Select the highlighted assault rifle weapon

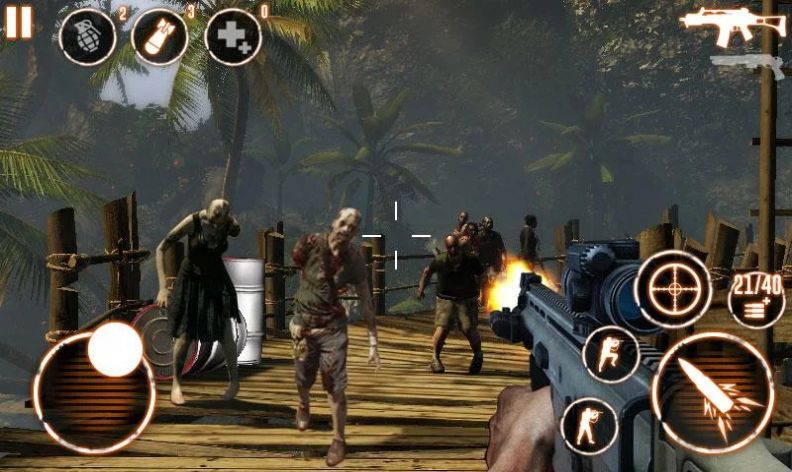point(730,24)
